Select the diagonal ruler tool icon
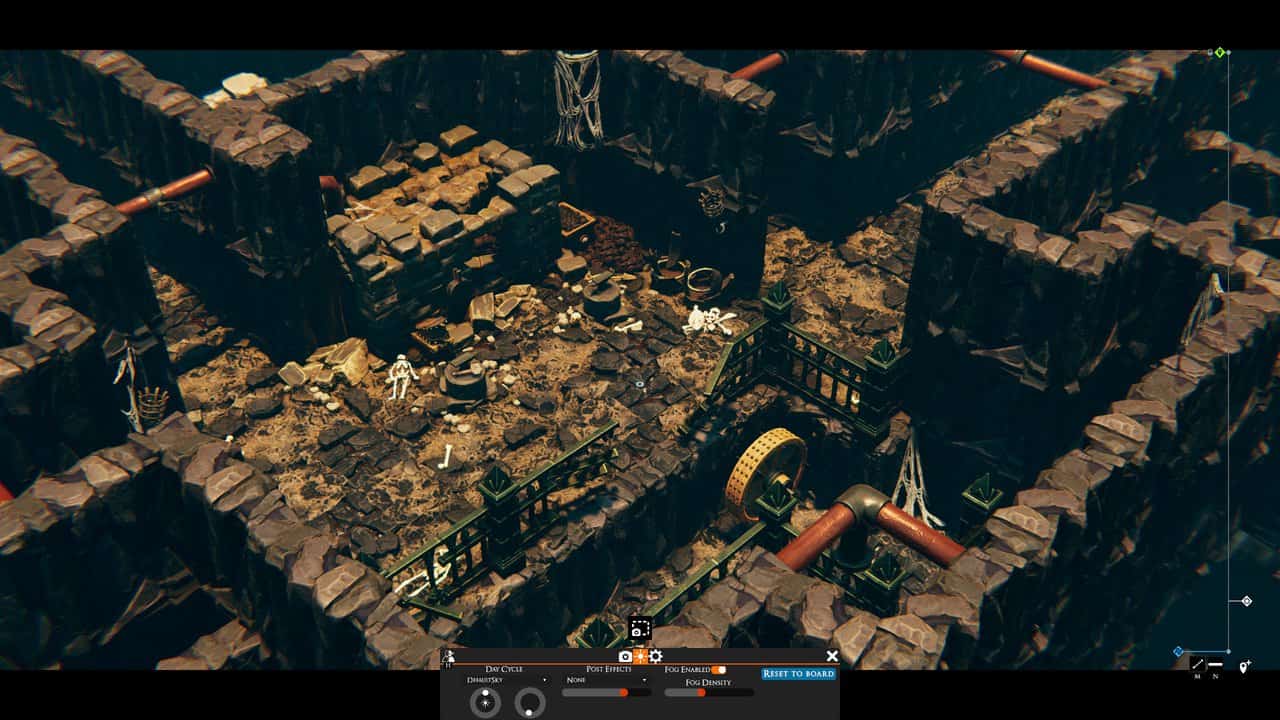 (x=1197, y=665)
